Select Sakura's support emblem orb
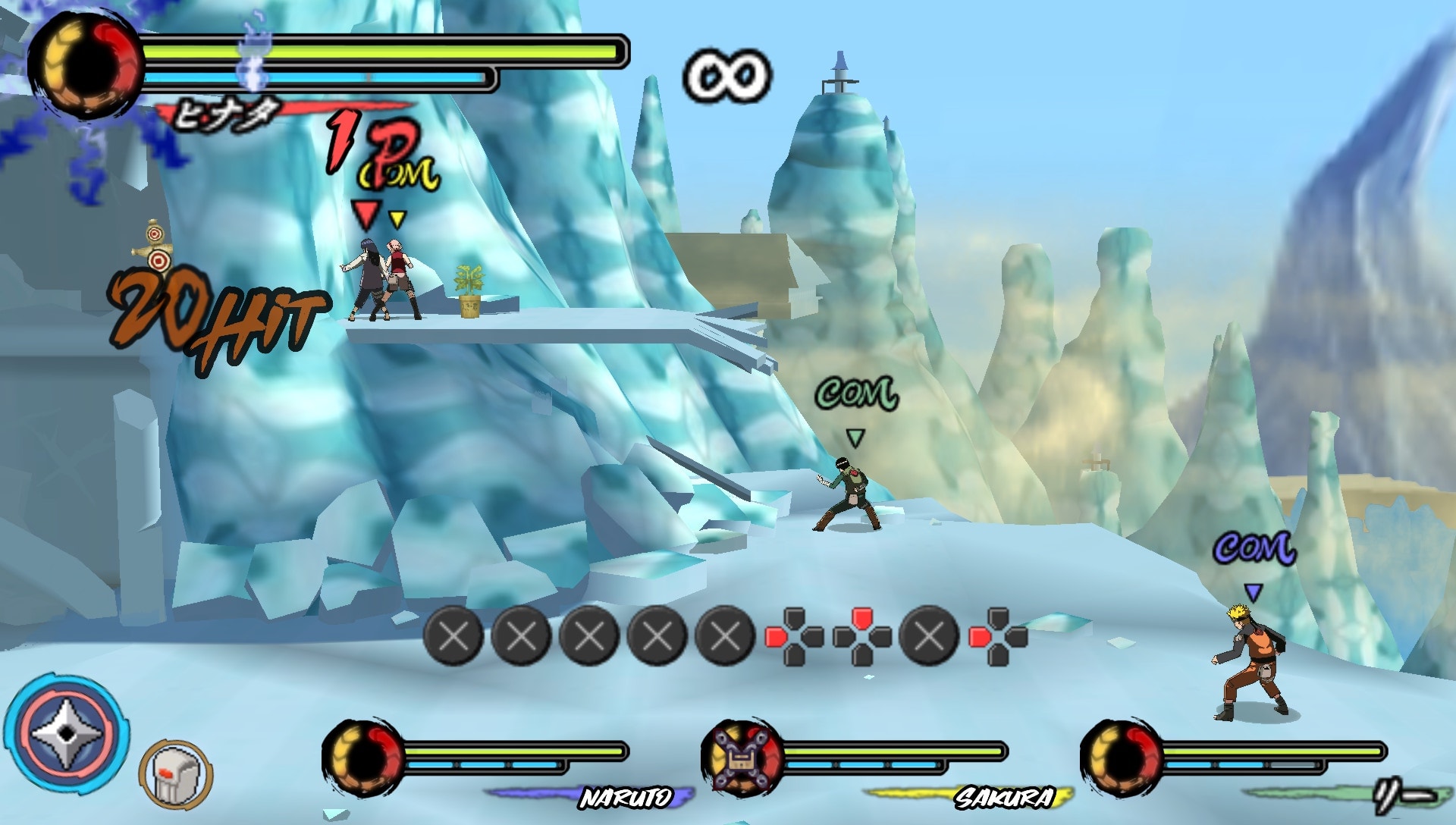 tap(739, 758)
